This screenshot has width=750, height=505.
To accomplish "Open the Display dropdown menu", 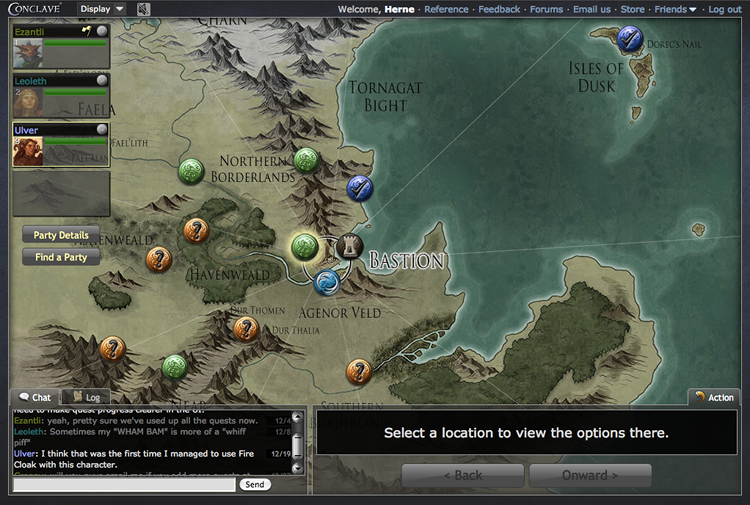I will (x=103, y=9).
